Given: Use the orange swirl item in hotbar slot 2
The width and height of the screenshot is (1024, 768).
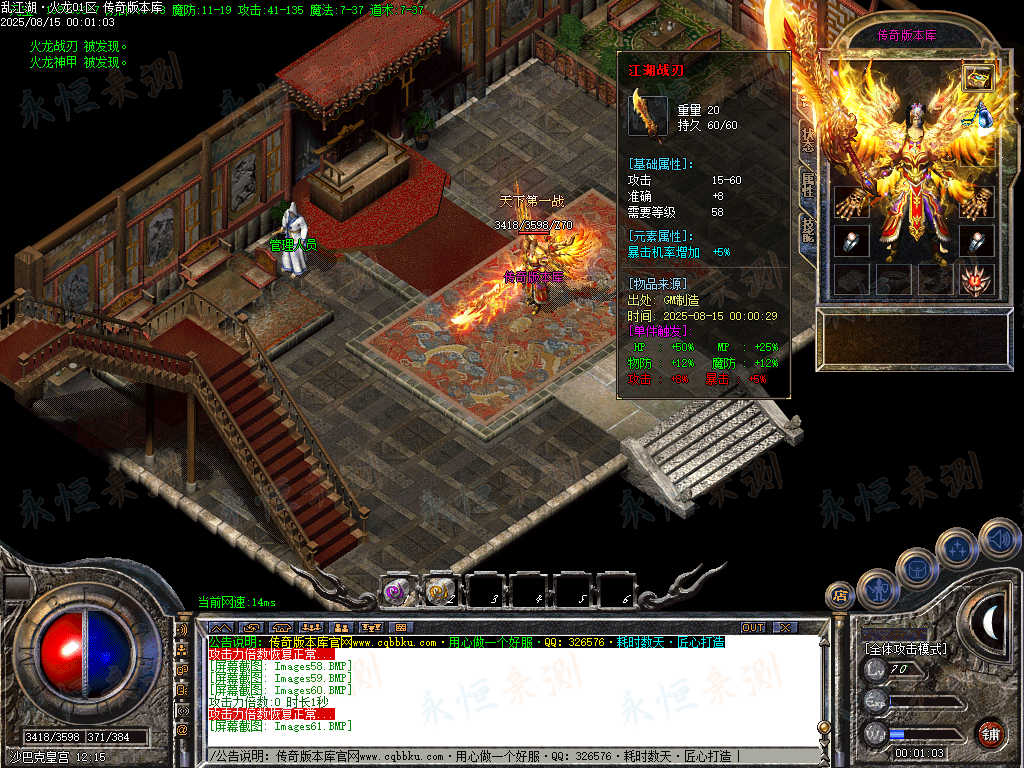Looking at the screenshot, I should click(437, 591).
